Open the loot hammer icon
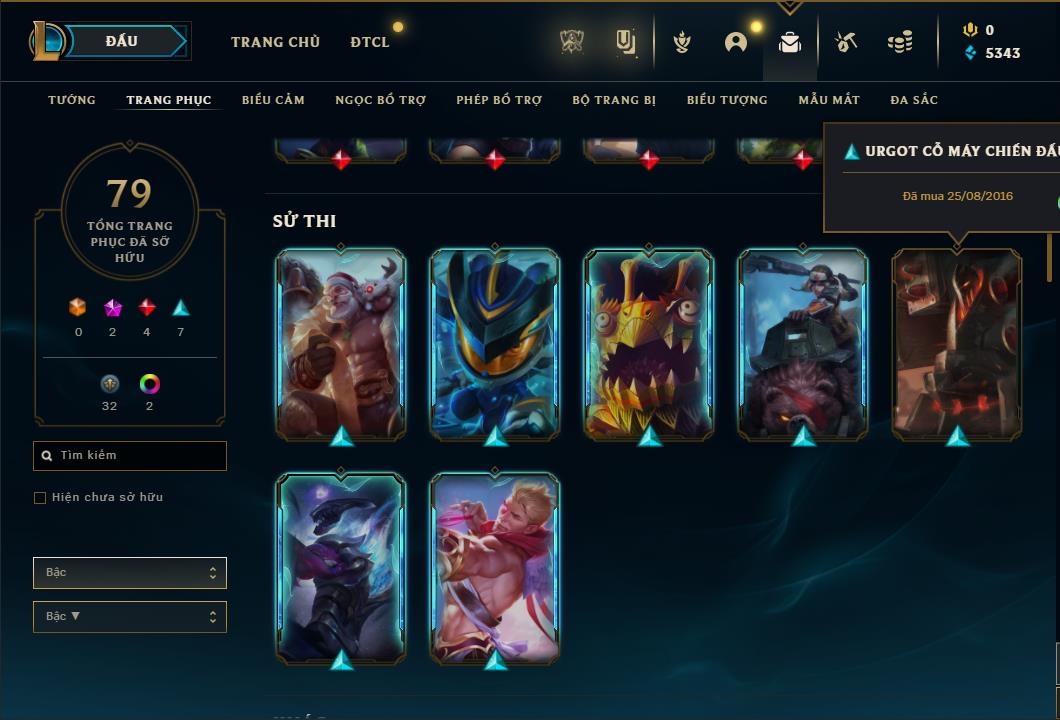The height and width of the screenshot is (720, 1060). (x=846, y=42)
